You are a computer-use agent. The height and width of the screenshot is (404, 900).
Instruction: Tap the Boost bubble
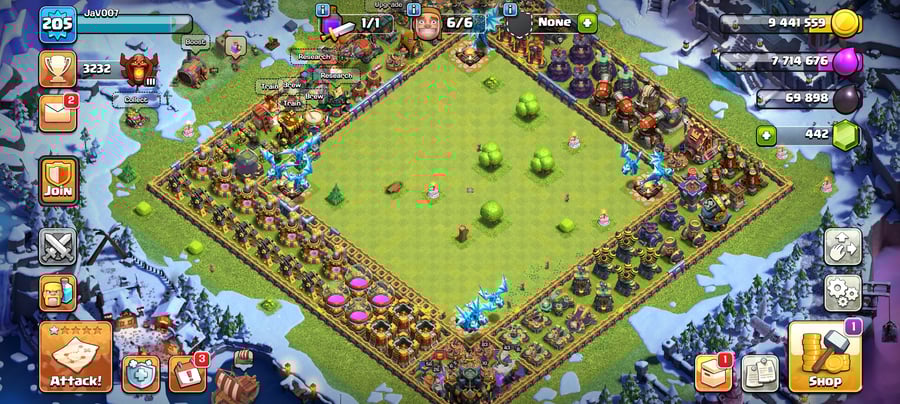[x=194, y=42]
